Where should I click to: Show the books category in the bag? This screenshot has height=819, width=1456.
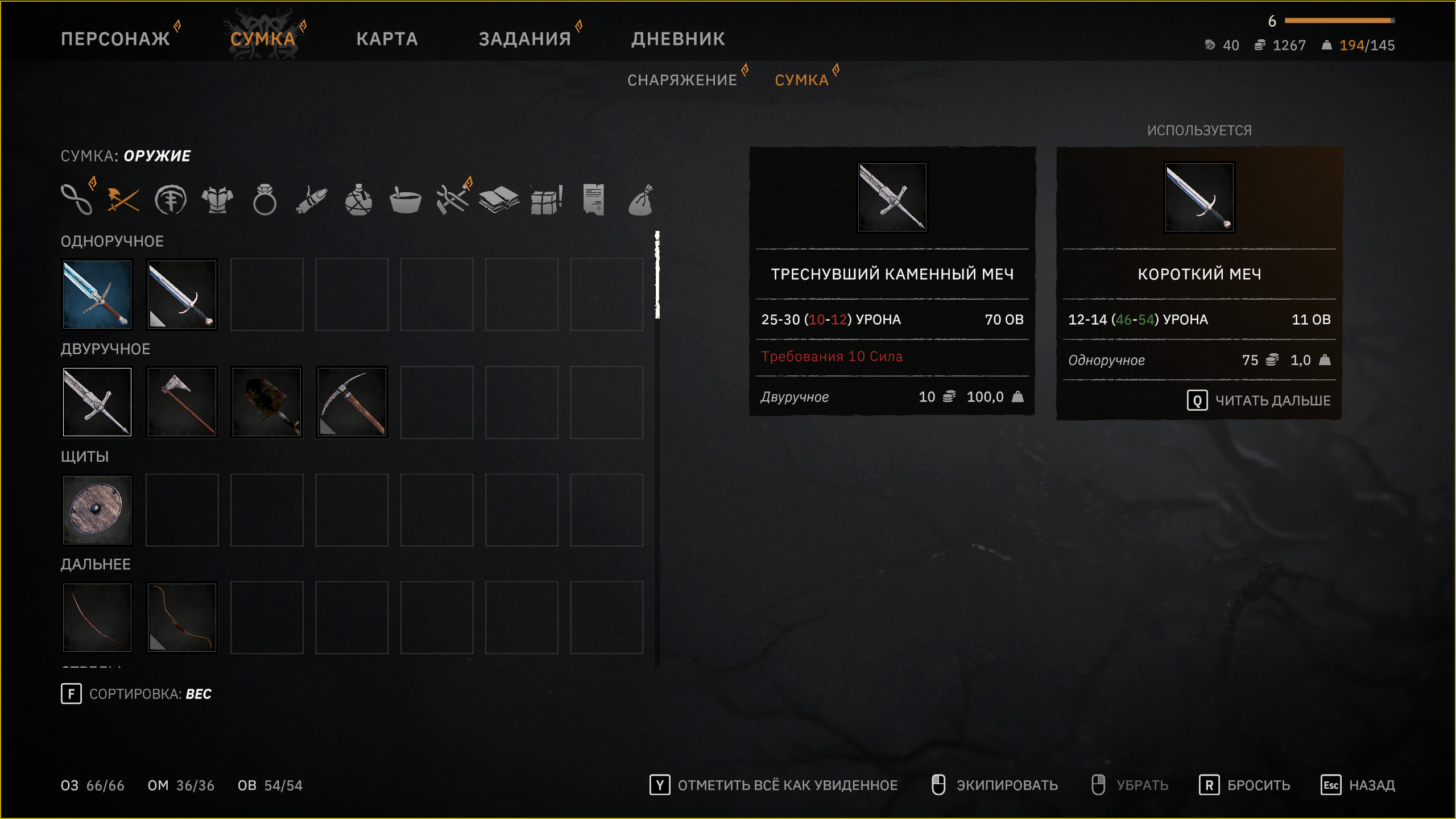point(499,200)
